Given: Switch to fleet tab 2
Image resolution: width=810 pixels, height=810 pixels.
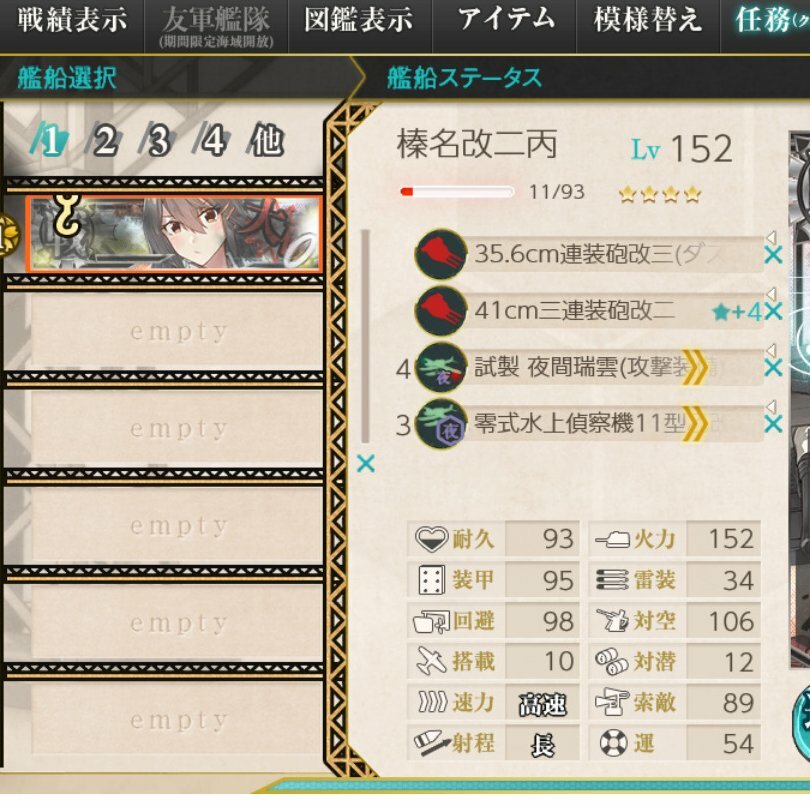Looking at the screenshot, I should [x=103, y=142].
